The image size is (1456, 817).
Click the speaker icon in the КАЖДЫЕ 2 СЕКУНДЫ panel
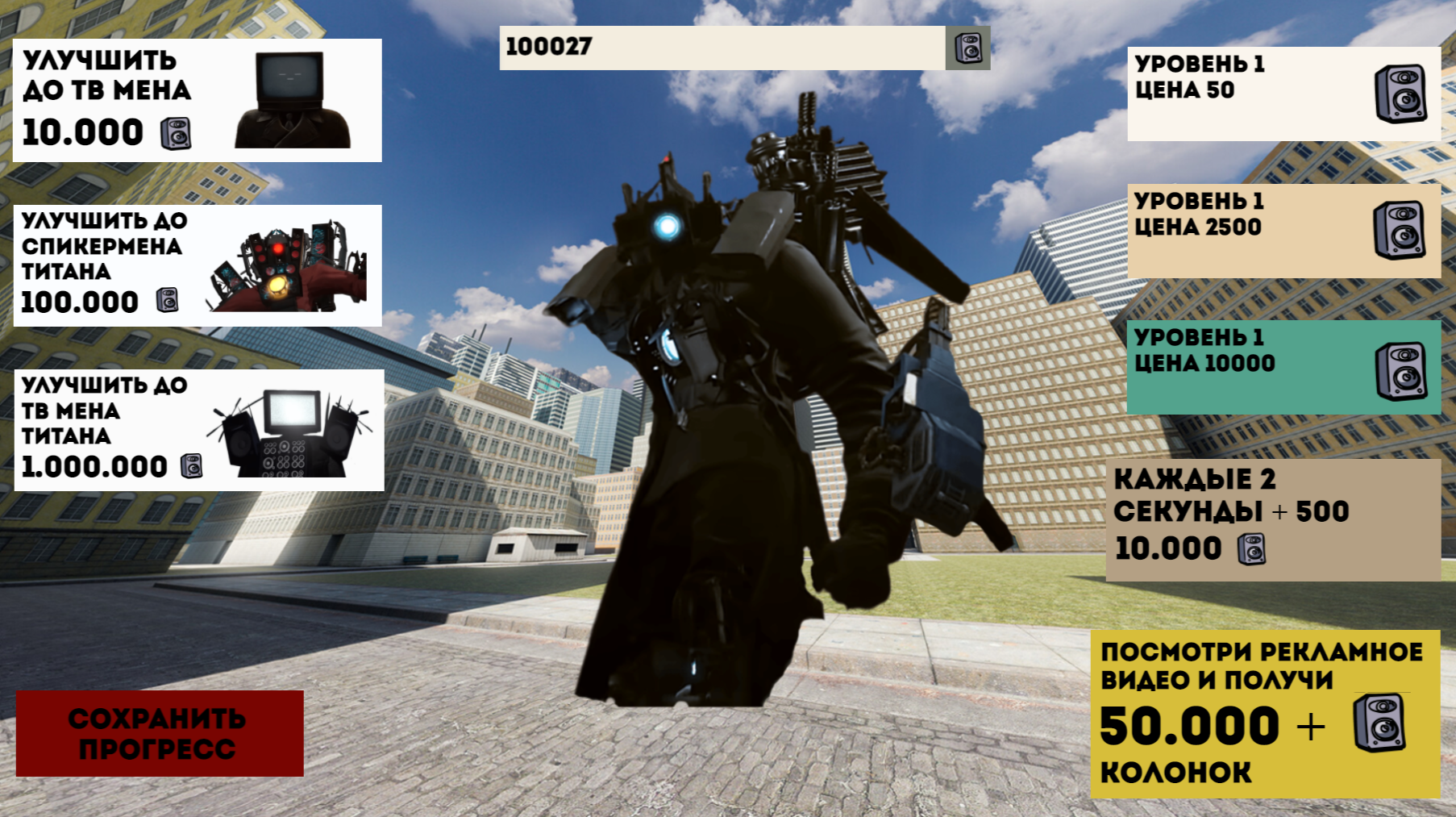1253,548
